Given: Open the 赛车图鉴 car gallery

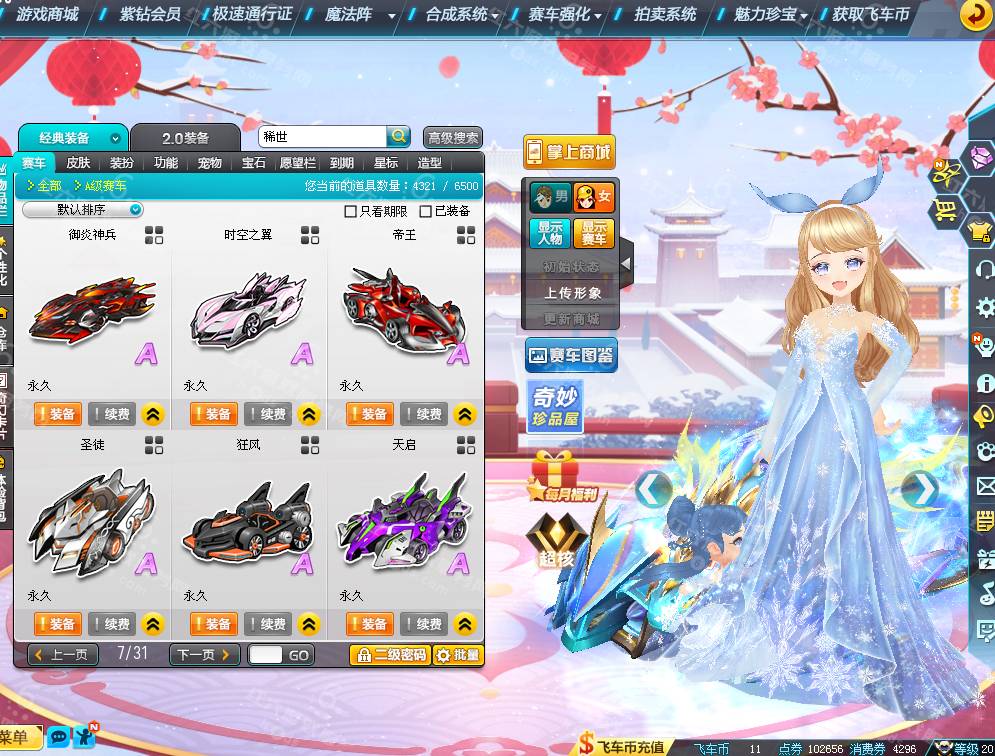Looking at the screenshot, I should pos(570,355).
